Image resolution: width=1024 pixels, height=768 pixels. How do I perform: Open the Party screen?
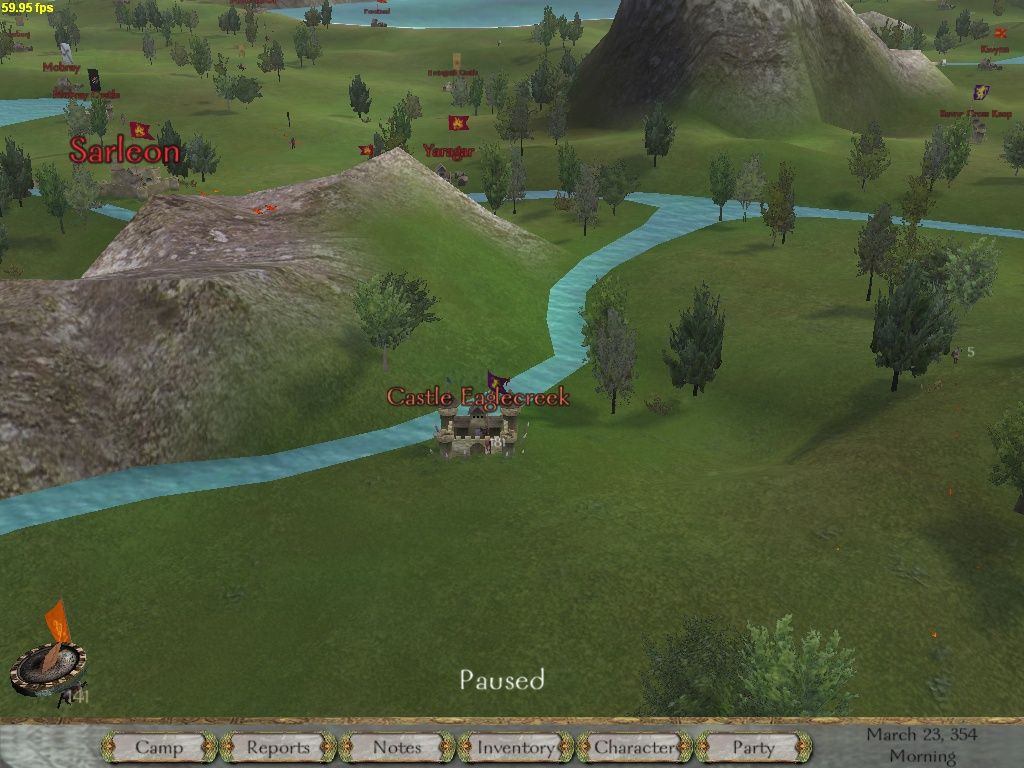coord(753,747)
